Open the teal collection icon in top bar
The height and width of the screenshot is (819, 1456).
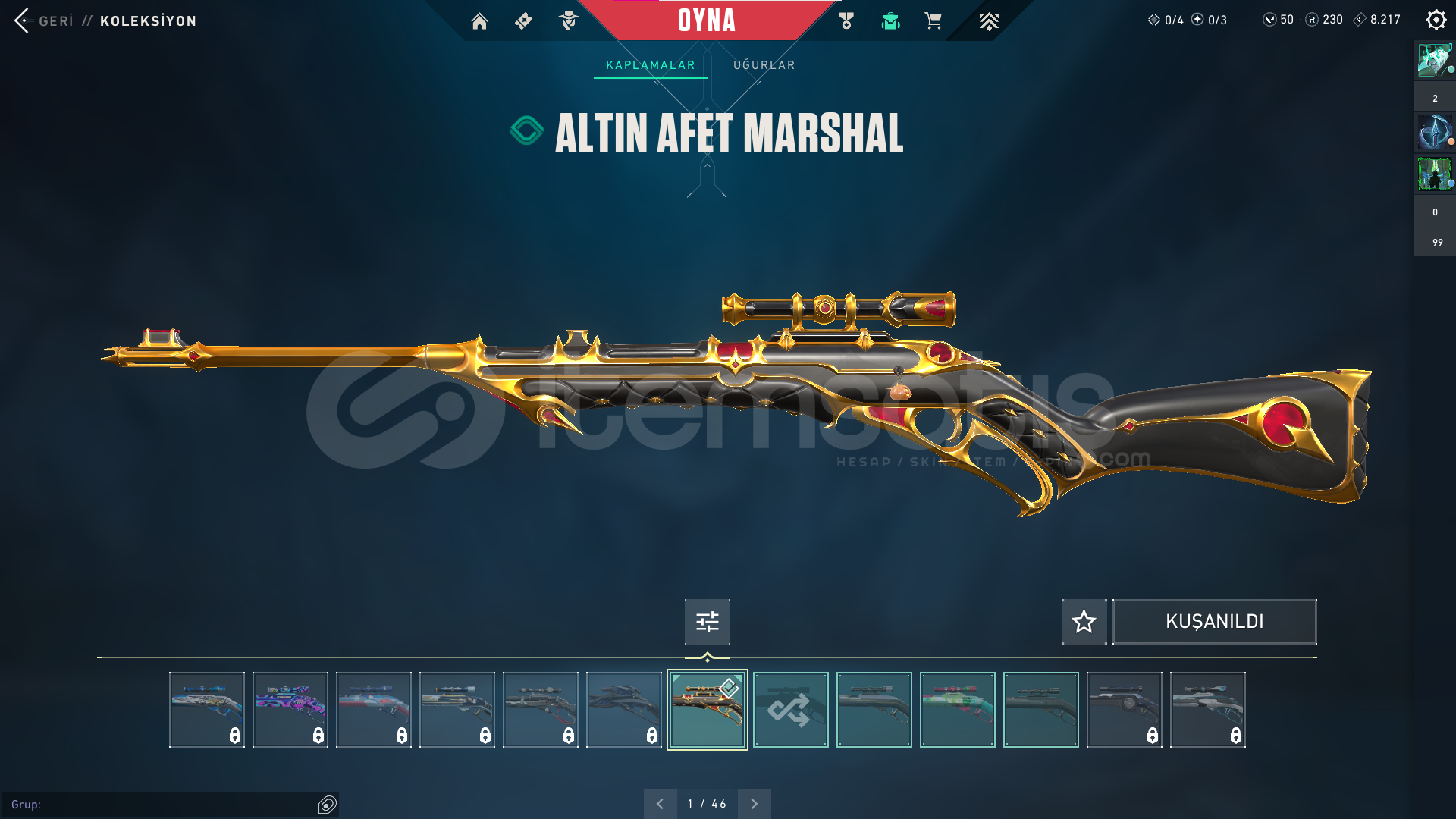click(x=890, y=21)
